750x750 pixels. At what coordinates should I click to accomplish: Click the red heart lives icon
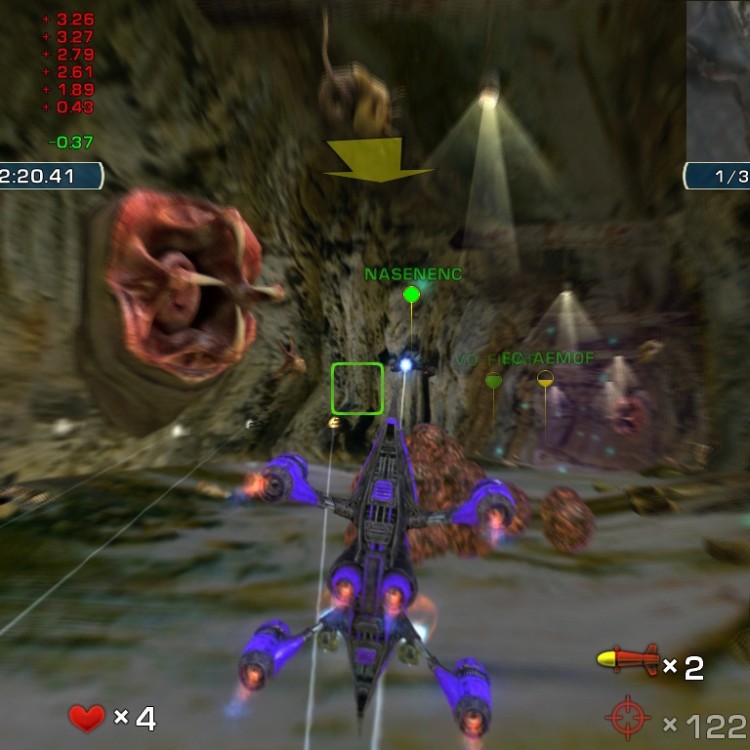coord(87,716)
